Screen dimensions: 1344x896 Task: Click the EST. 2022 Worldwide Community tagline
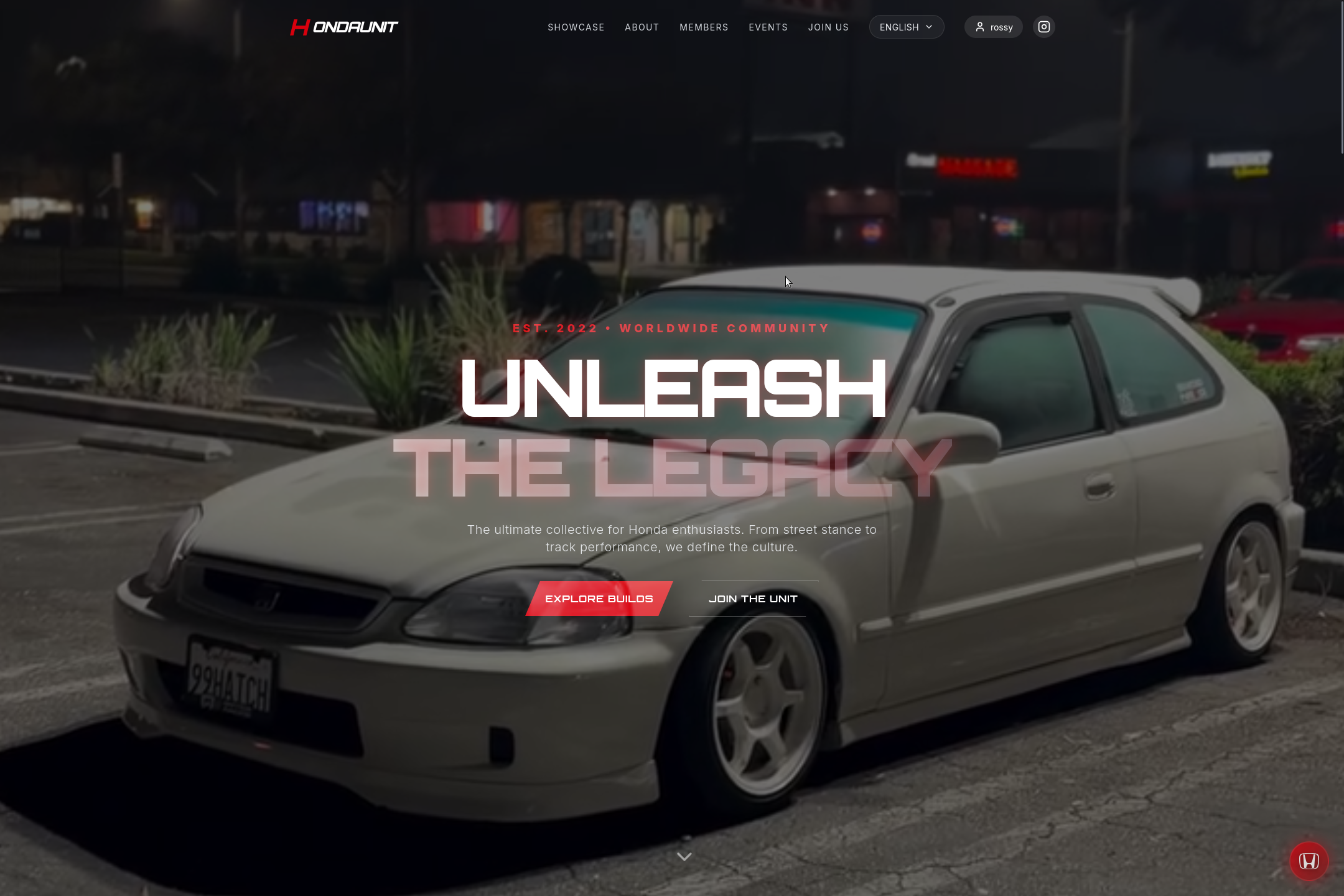tap(671, 328)
